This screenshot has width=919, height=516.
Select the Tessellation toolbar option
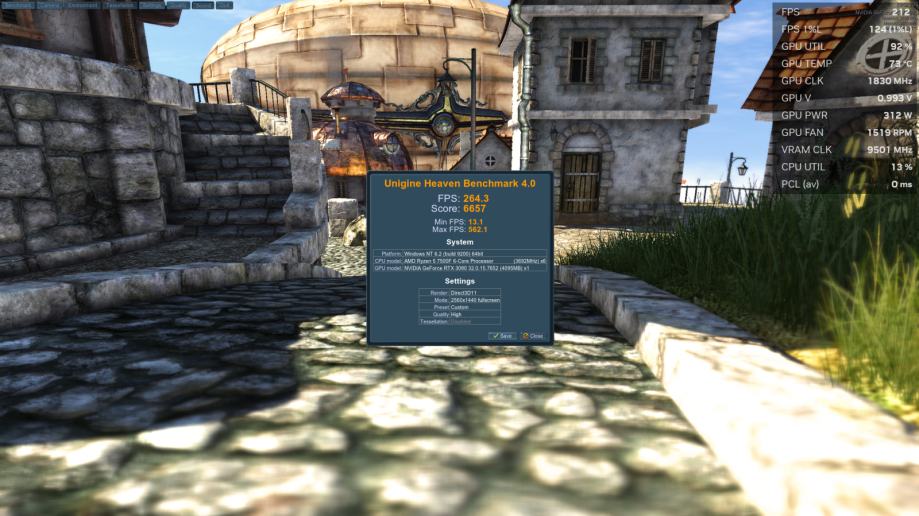(x=119, y=5)
